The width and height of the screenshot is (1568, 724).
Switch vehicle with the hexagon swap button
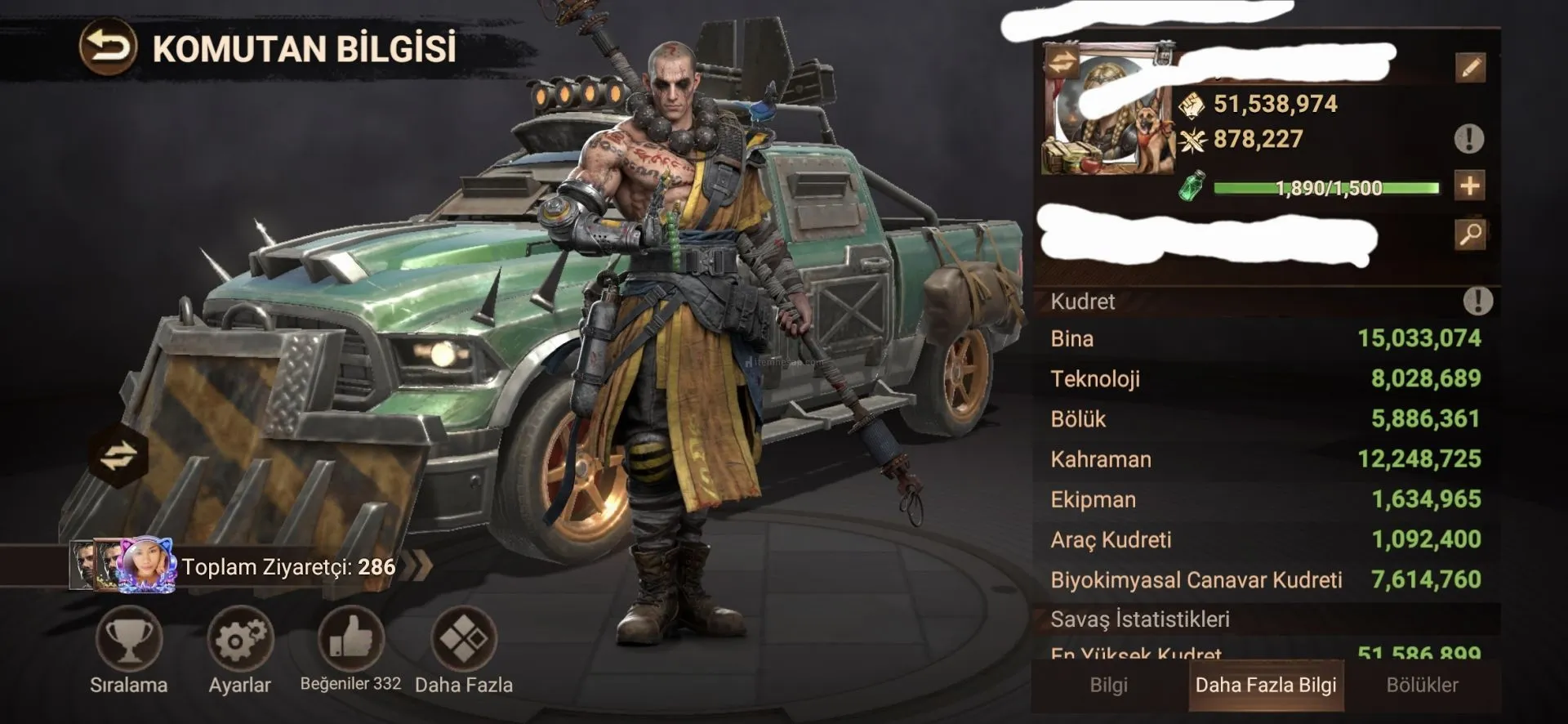119,455
